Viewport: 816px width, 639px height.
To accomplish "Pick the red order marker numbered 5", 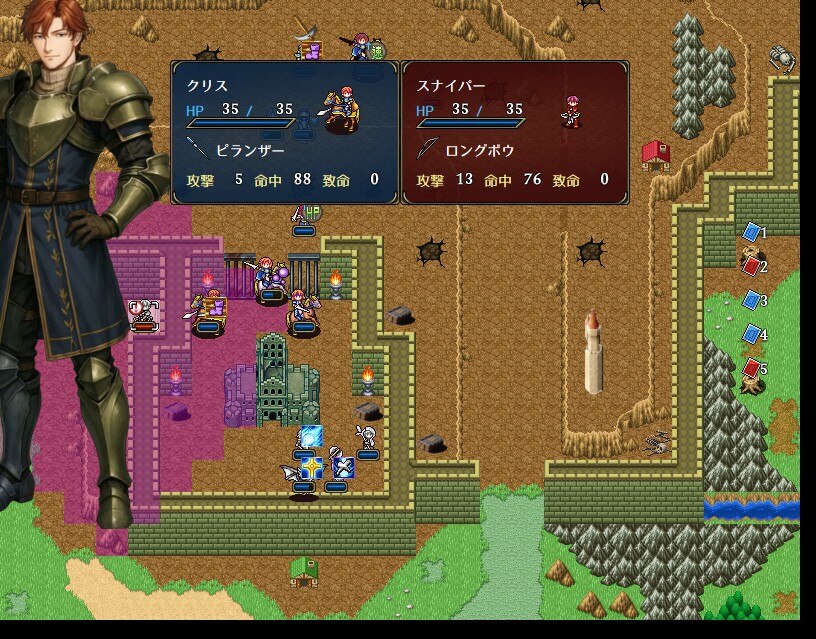I will pyautogui.click(x=752, y=368).
